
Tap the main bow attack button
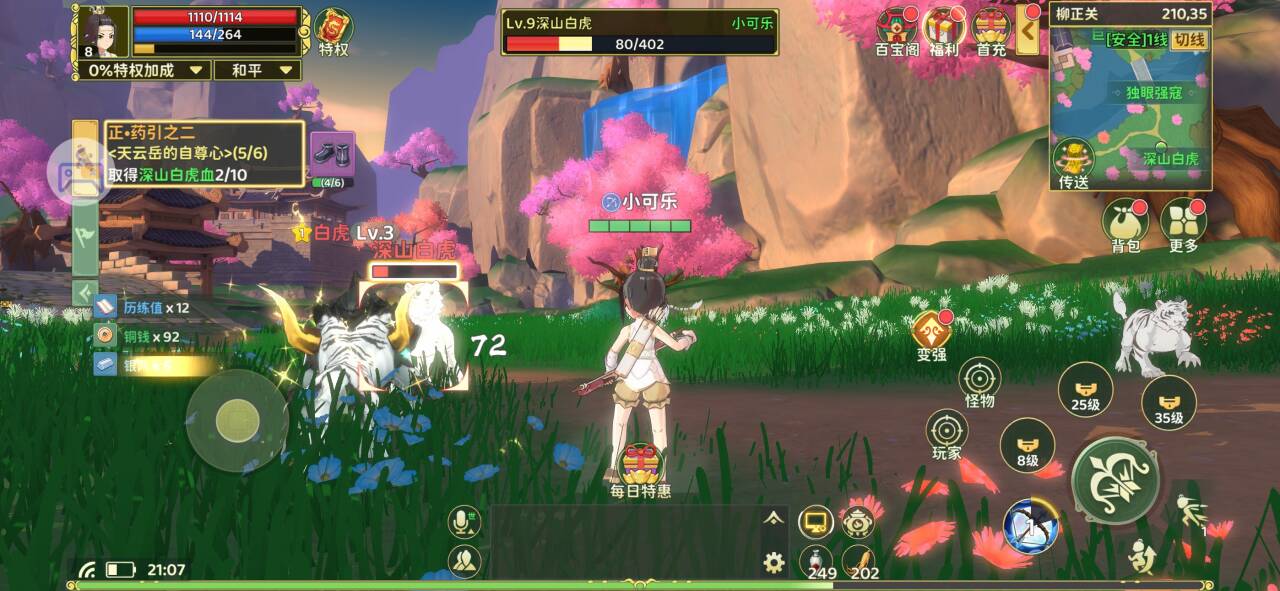(1115, 481)
